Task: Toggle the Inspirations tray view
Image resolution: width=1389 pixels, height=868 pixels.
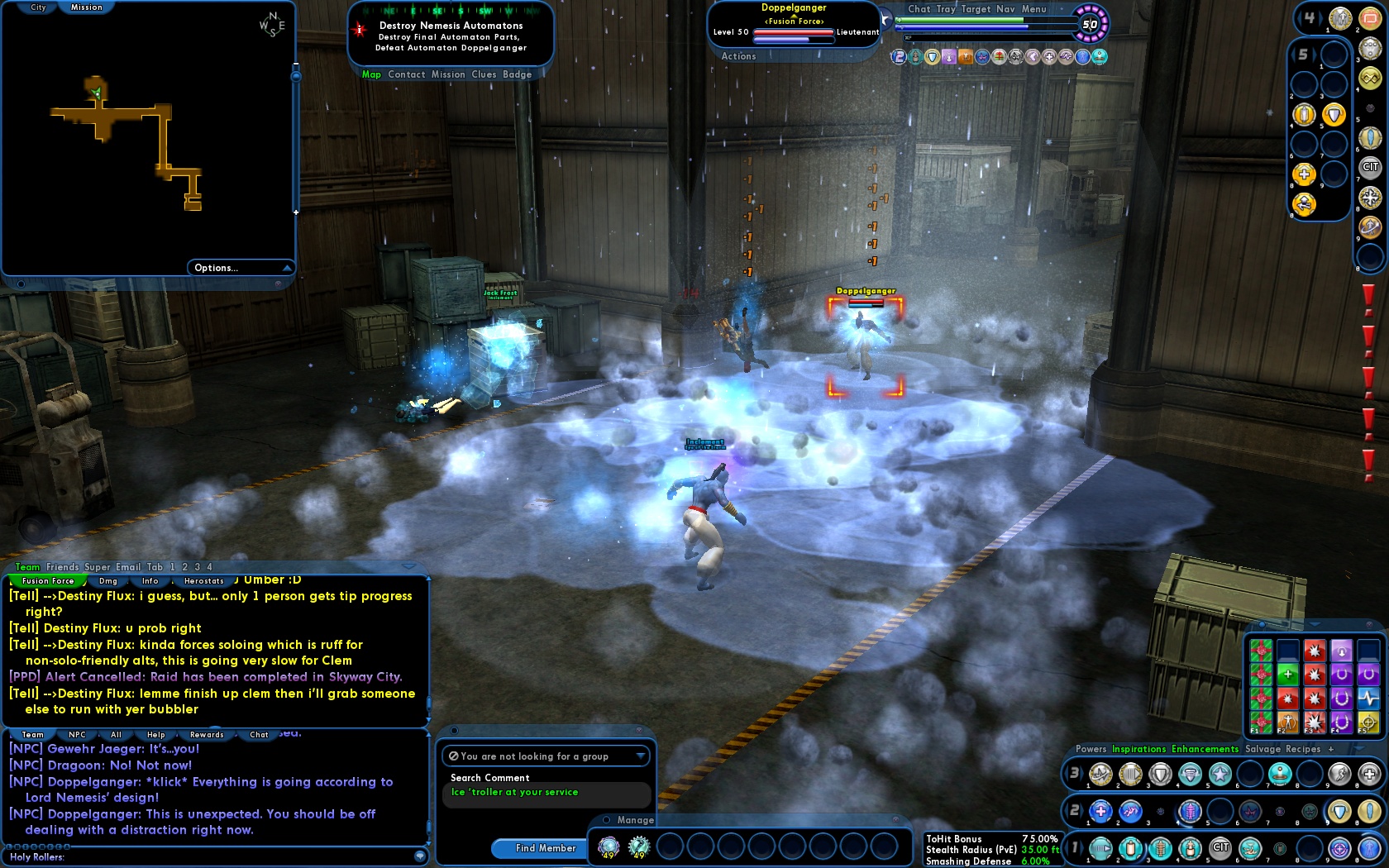Action: coord(1138,749)
